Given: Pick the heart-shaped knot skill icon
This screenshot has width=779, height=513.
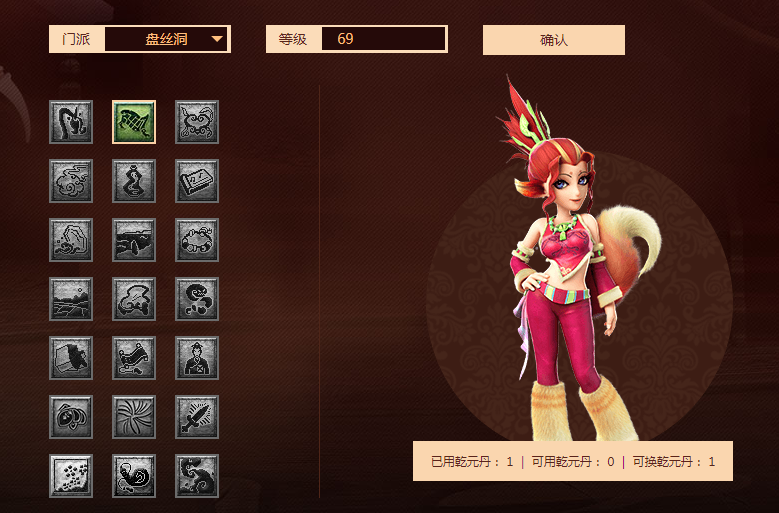Looking at the screenshot, I should (71, 417).
